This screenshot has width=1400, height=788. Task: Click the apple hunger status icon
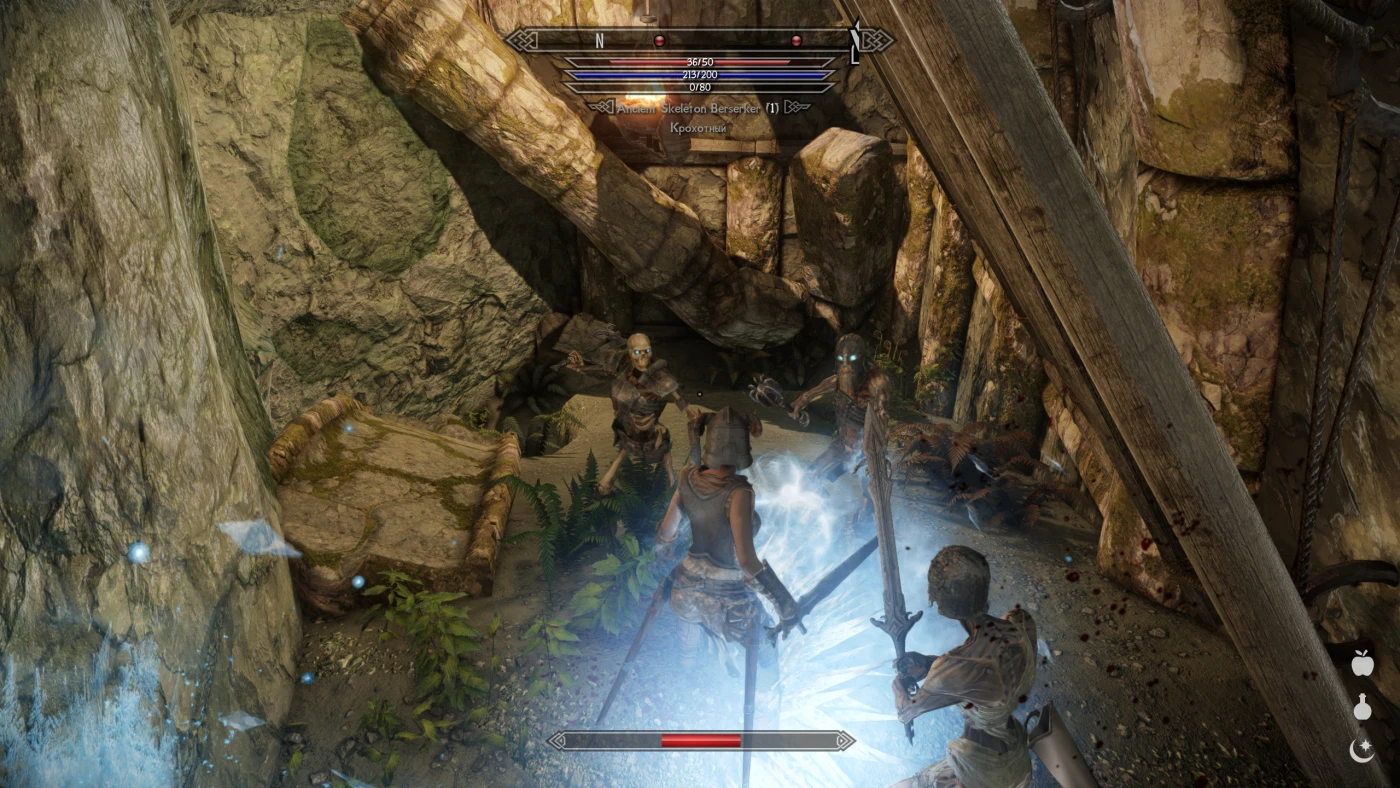[x=1361, y=662]
